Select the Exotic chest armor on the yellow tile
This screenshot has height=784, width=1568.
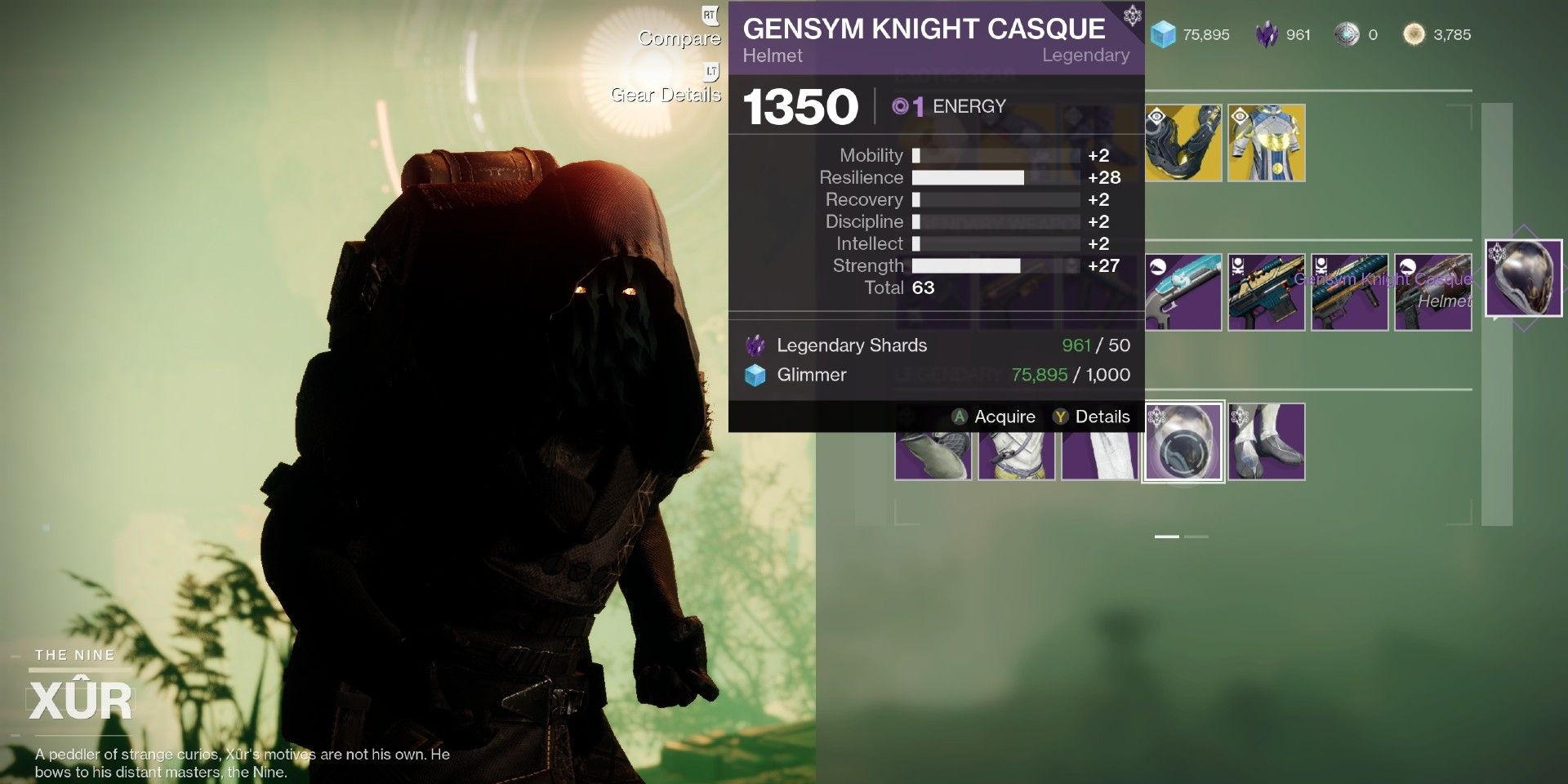tap(1266, 143)
